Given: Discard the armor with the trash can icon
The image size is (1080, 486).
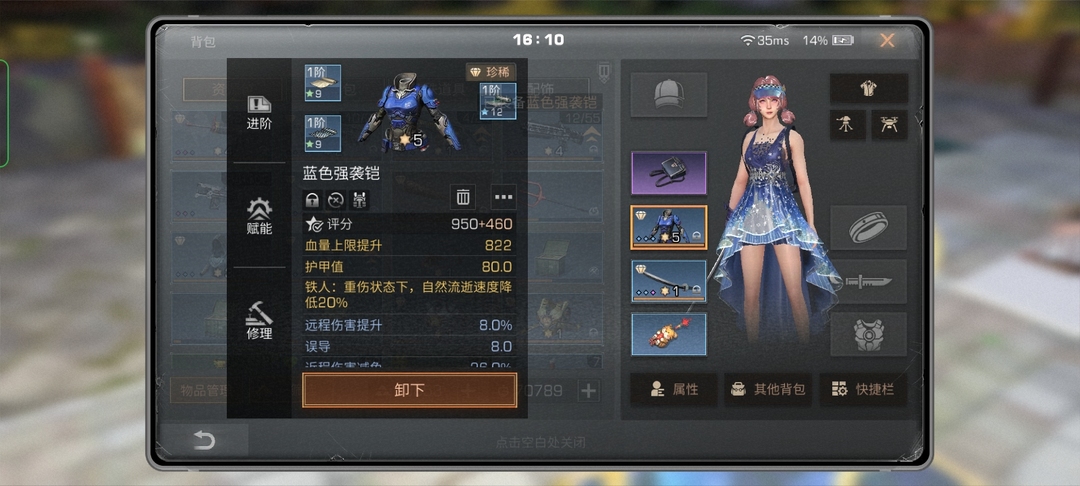Looking at the screenshot, I should pyautogui.click(x=462, y=197).
